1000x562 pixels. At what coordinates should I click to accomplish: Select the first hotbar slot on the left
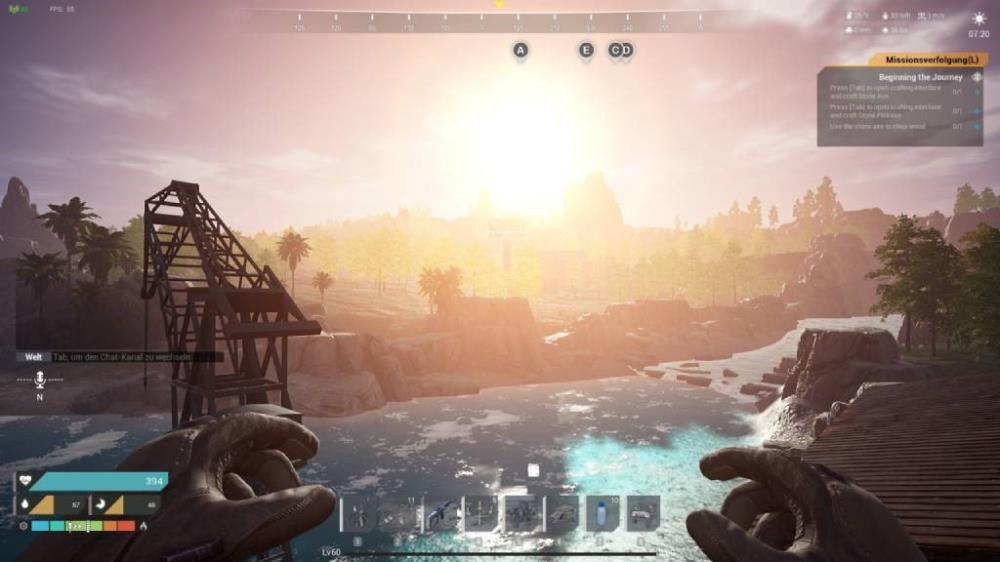(358, 514)
